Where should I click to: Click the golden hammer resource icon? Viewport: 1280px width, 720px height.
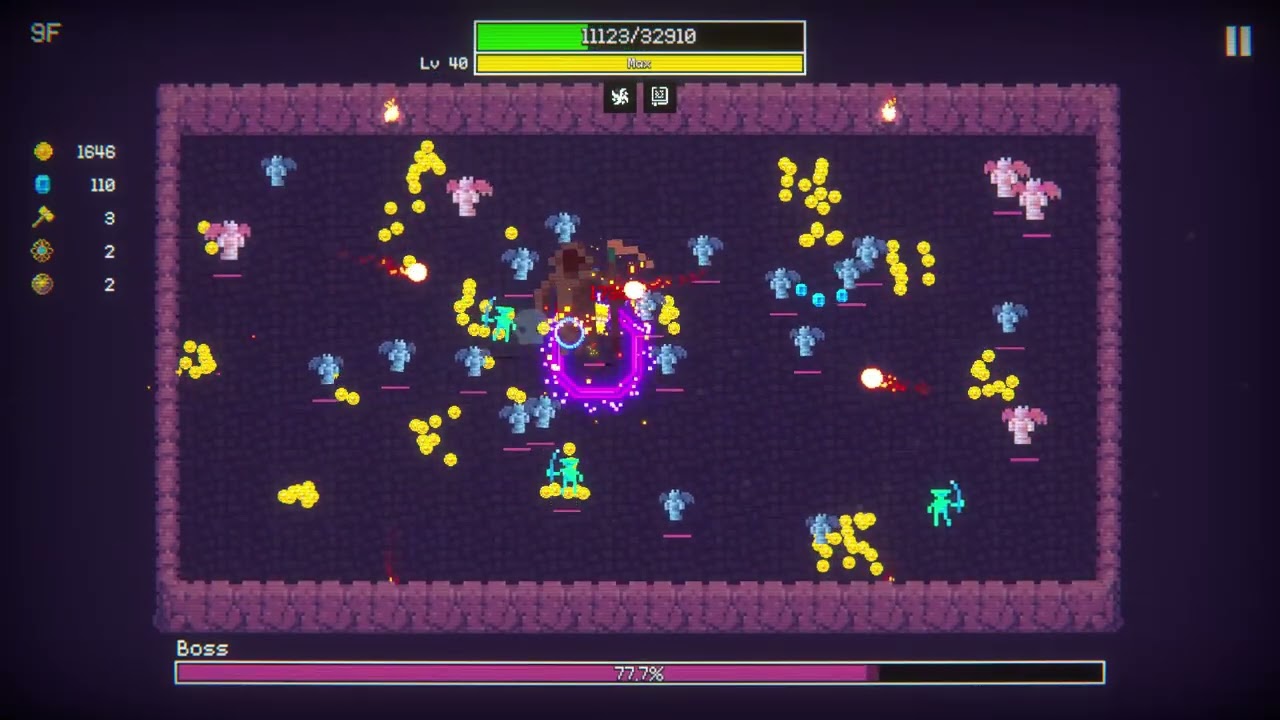tap(43, 217)
